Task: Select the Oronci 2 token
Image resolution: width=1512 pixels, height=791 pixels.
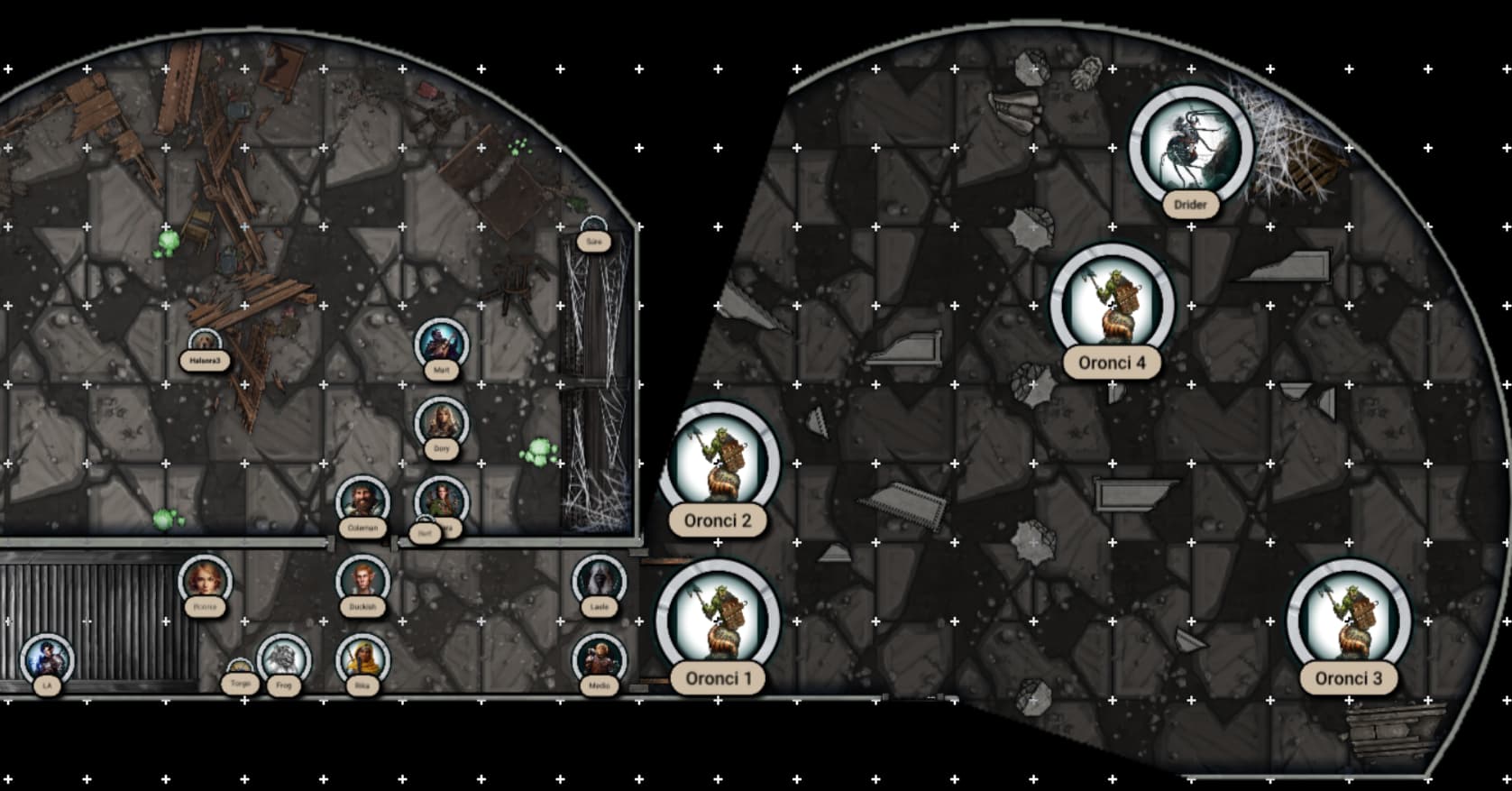Action: point(719,464)
